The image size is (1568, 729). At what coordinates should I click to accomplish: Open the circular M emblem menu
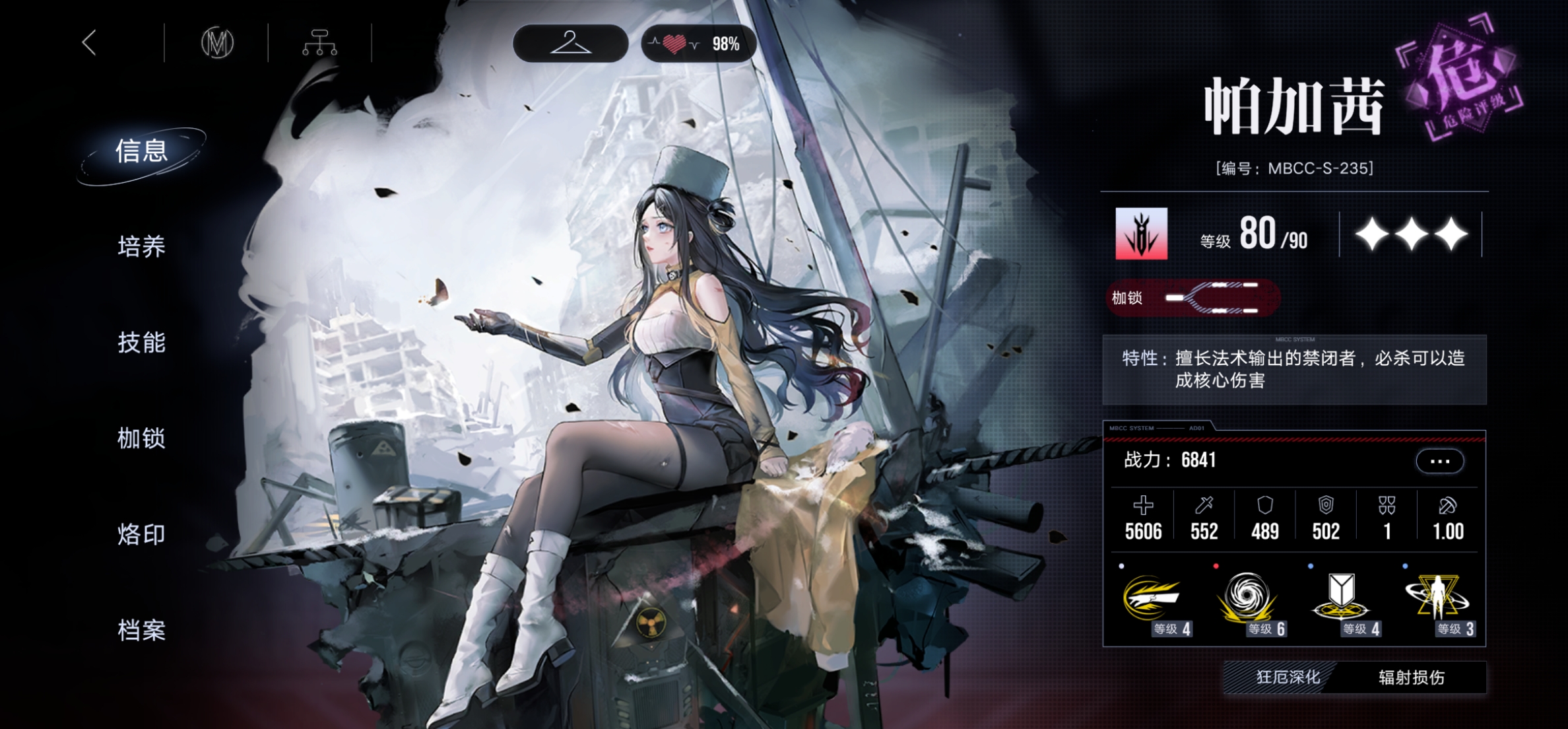coord(217,44)
